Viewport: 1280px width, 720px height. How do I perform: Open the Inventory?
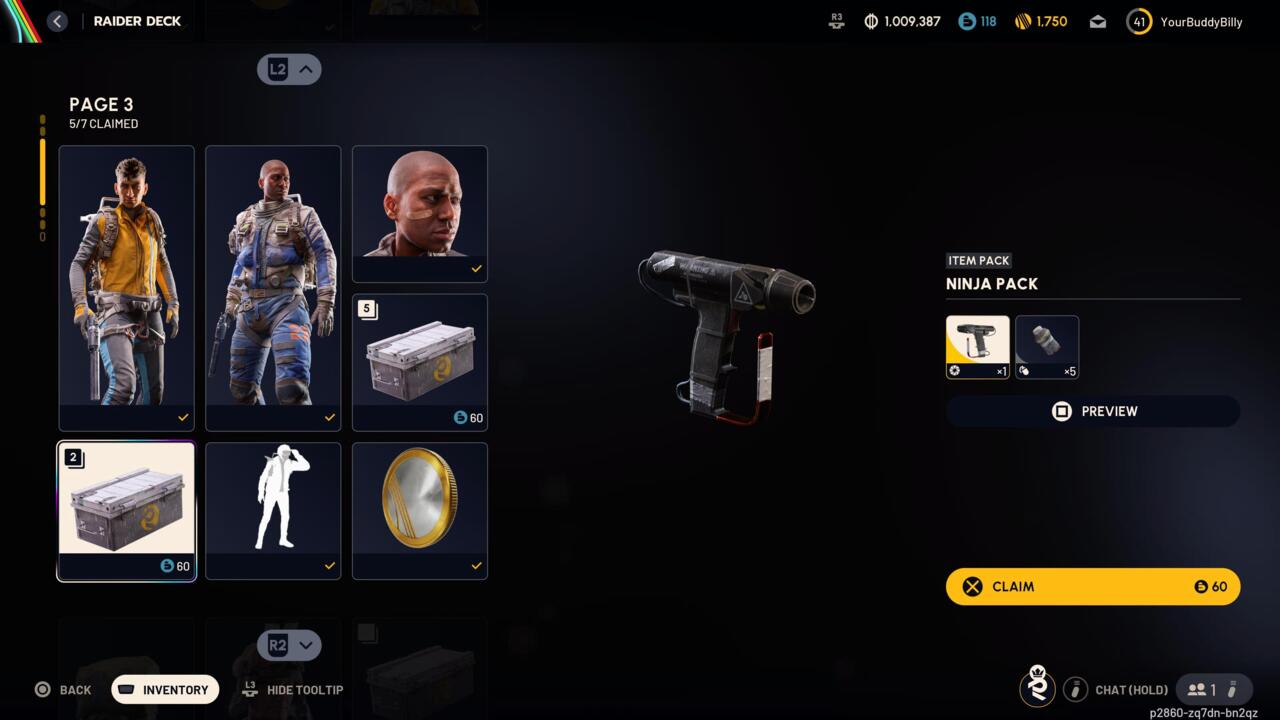165,690
